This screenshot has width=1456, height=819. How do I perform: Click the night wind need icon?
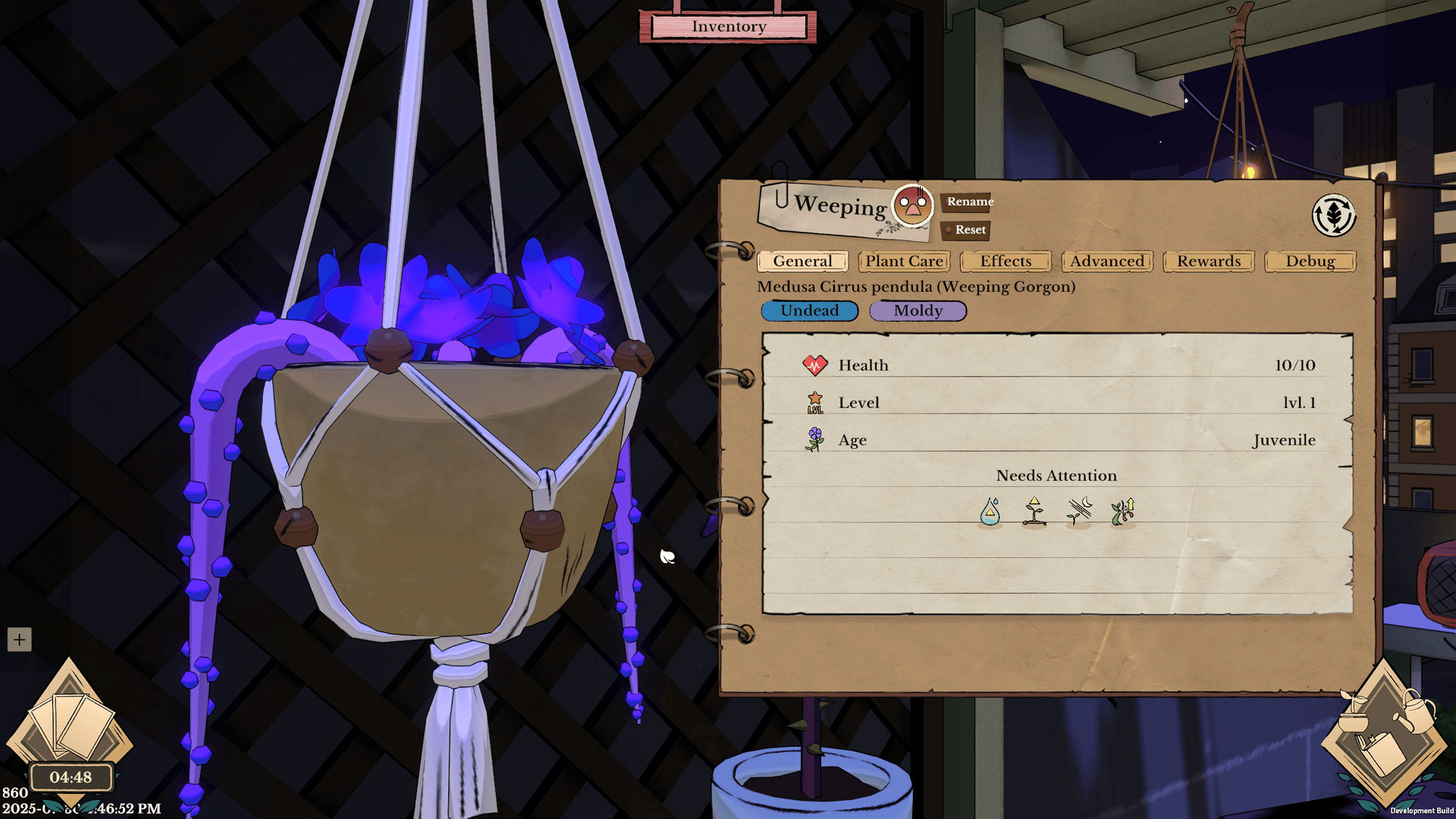pyautogui.click(x=1079, y=512)
